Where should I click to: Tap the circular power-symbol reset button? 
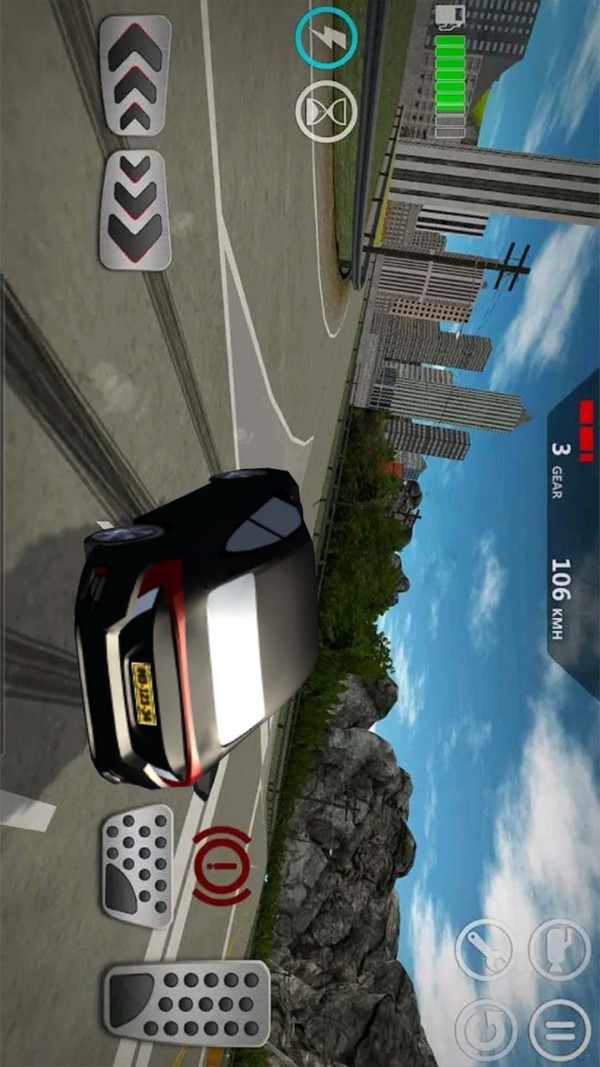[x=485, y=1030]
